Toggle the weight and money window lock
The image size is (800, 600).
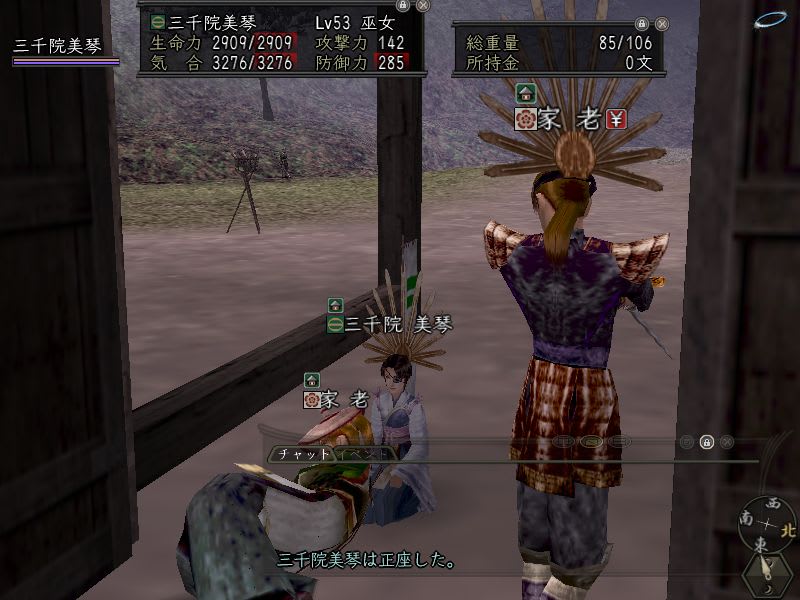(642, 23)
